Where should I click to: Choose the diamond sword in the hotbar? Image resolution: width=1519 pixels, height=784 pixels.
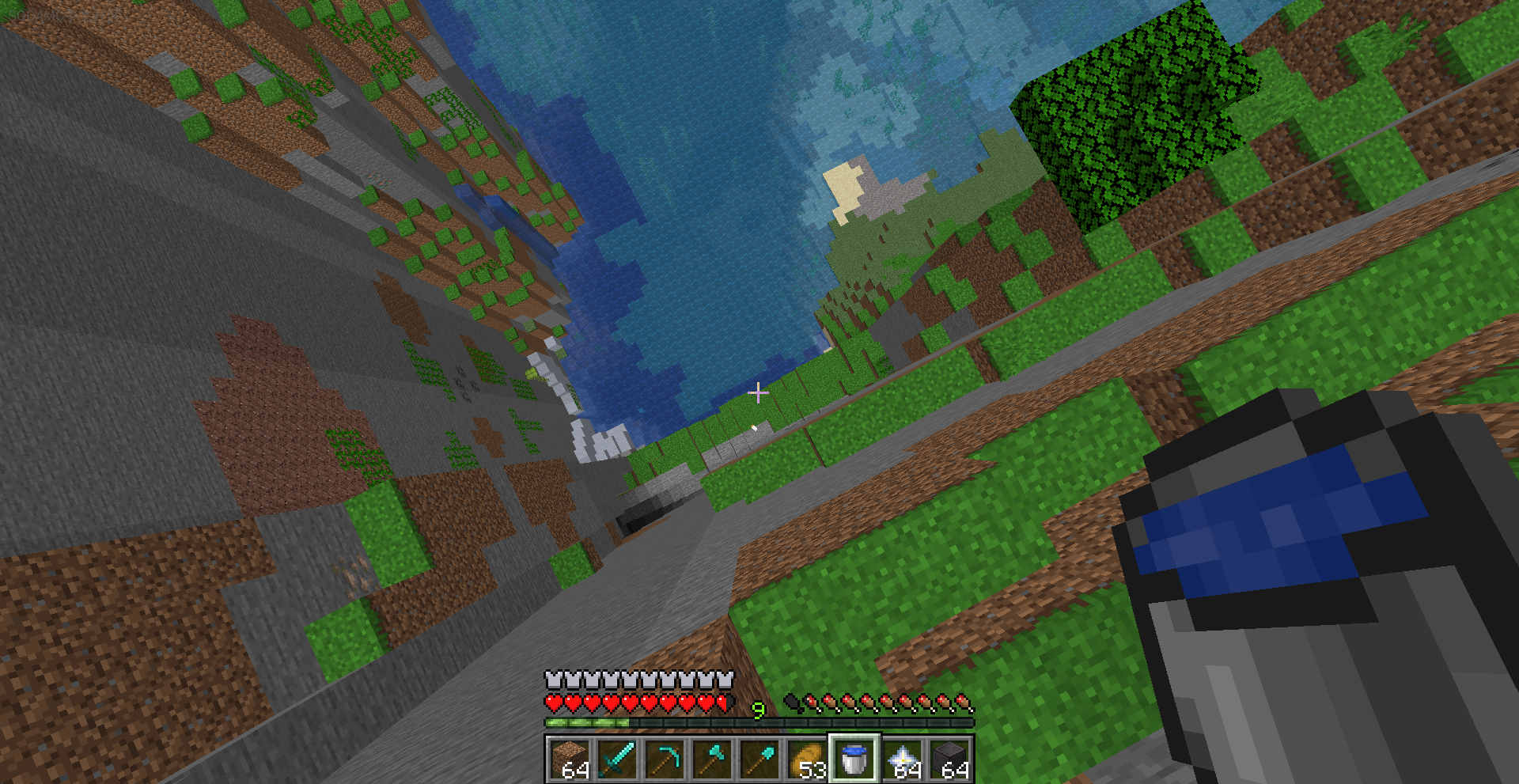point(616,759)
